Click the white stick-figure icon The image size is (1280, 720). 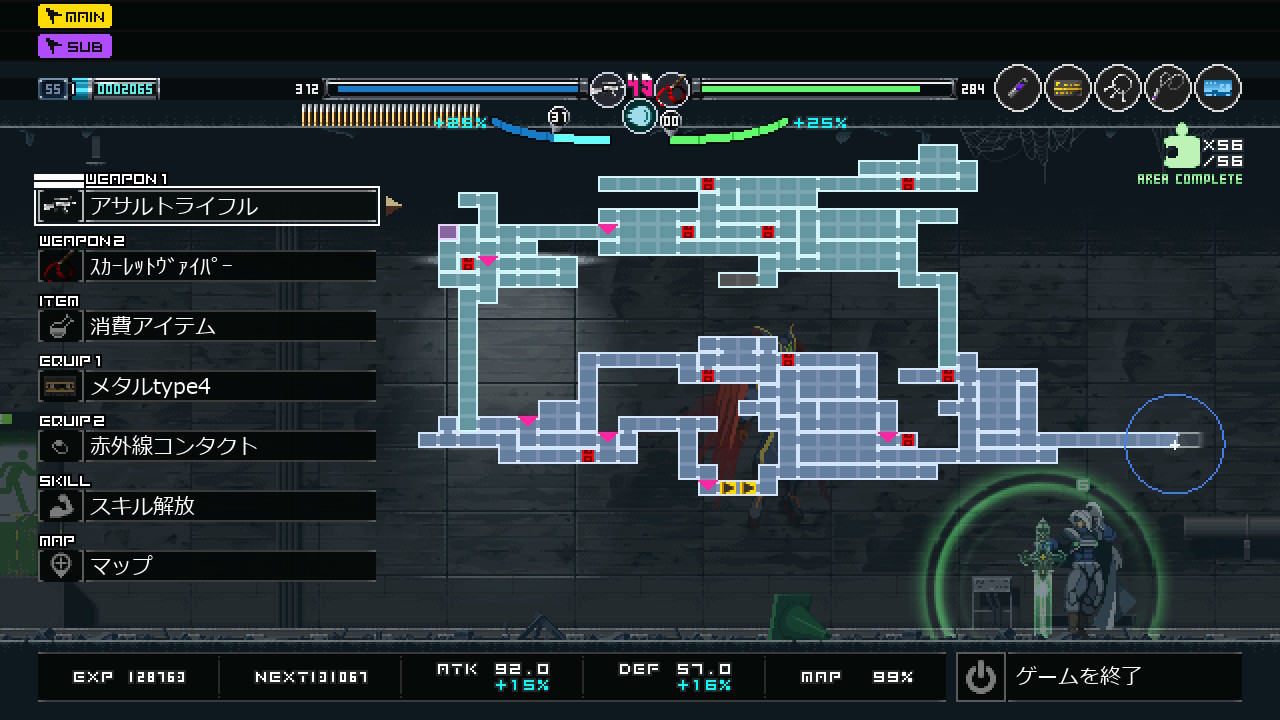[1118, 89]
